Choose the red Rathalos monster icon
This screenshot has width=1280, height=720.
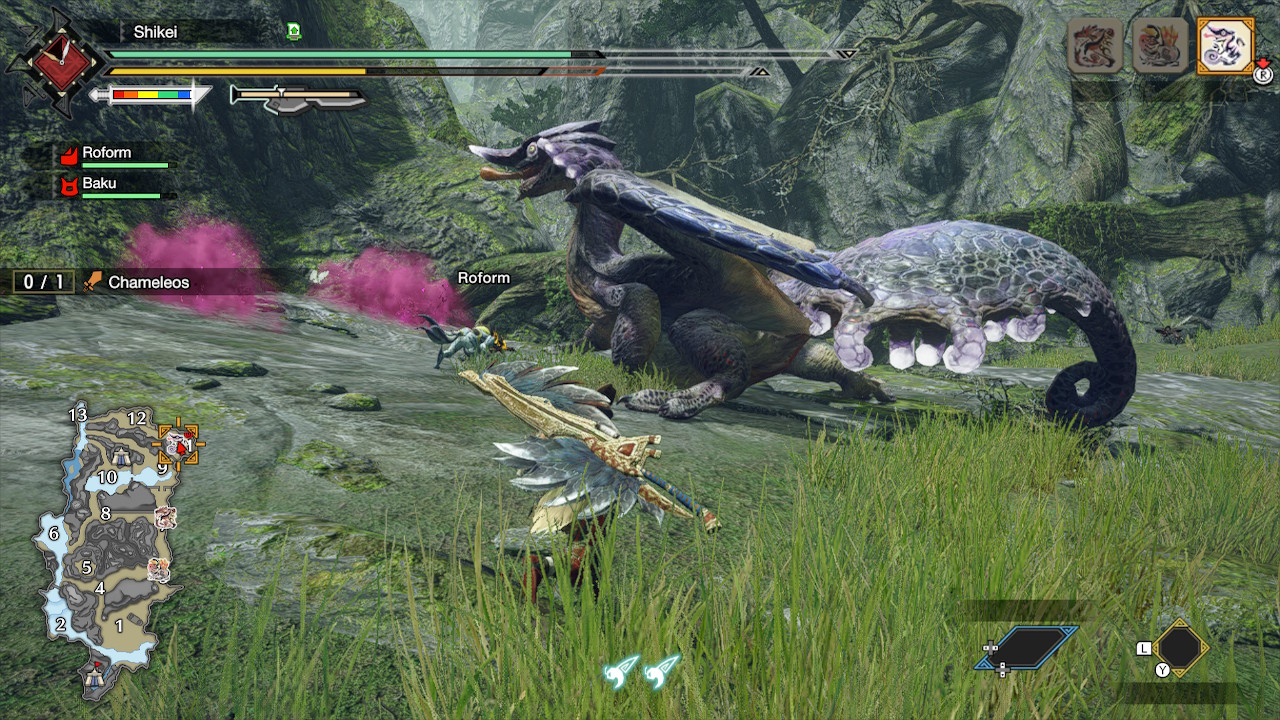coord(1095,45)
